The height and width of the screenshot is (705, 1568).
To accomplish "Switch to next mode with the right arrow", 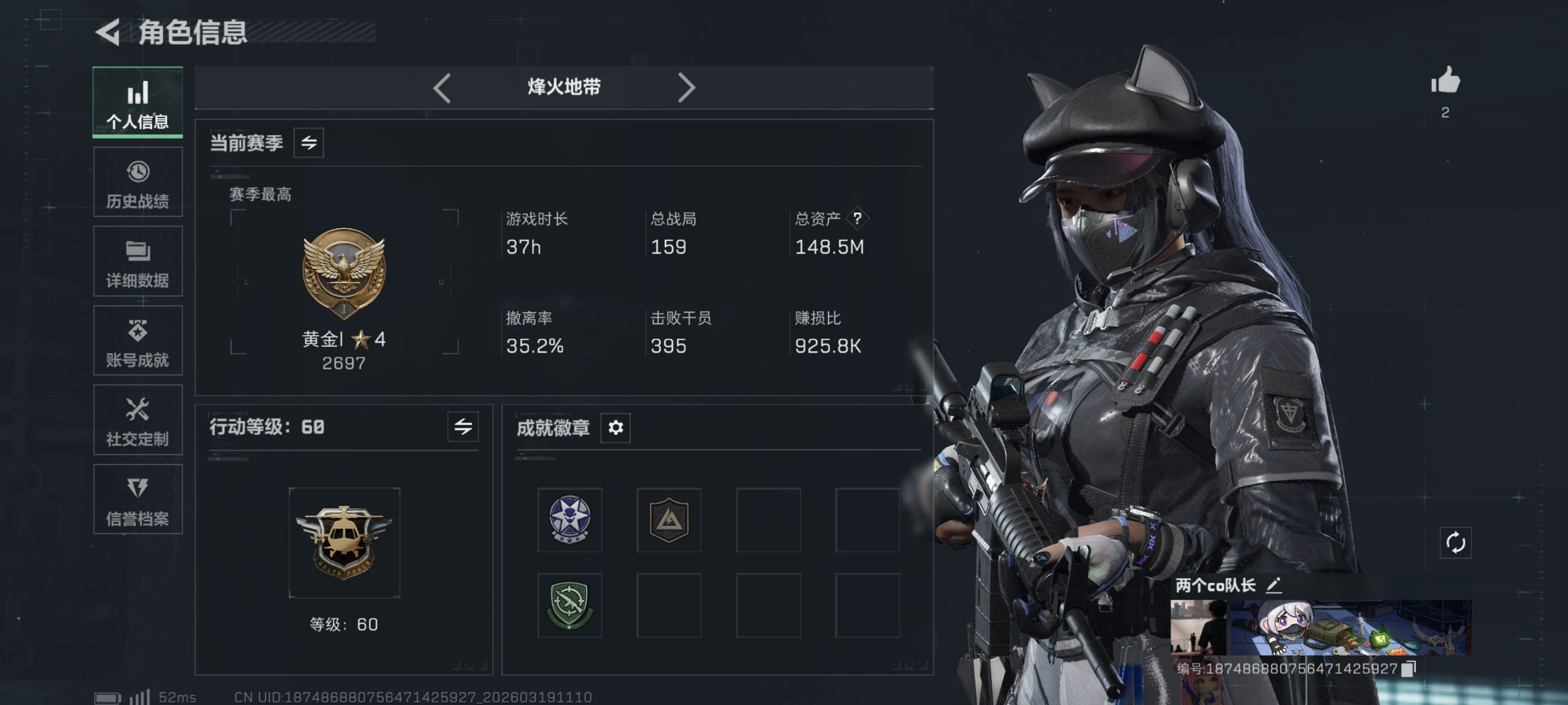I will (x=687, y=87).
